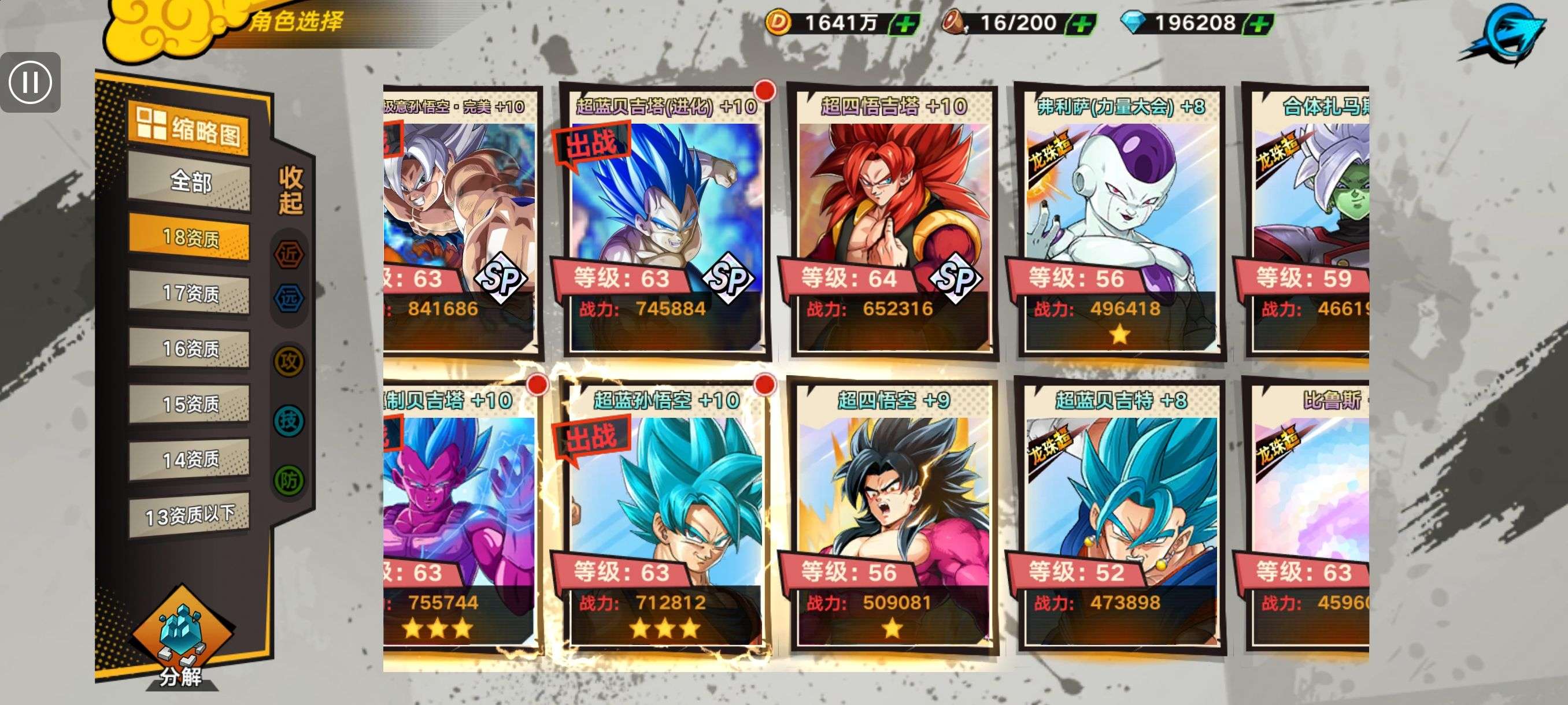The image size is (1568, 705).
Task: Choose the 18资质 filter tab
Action: [x=189, y=236]
